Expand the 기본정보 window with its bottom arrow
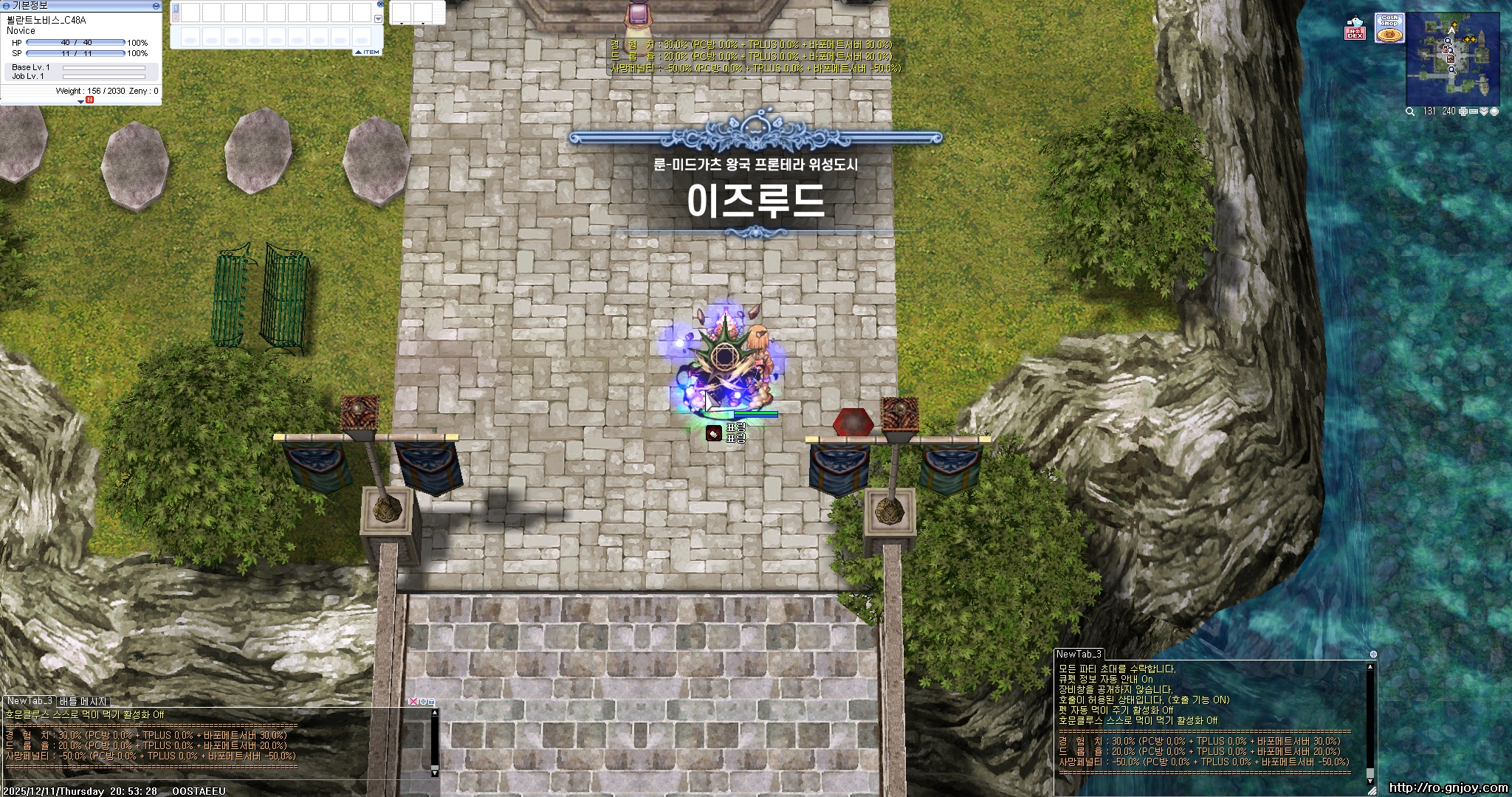Screen dimensions: 1512x797 pos(81,101)
